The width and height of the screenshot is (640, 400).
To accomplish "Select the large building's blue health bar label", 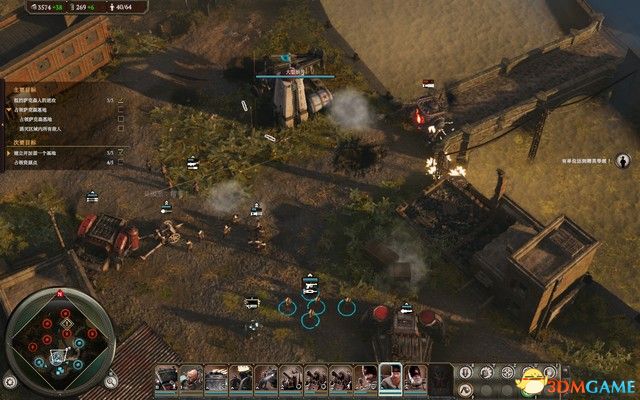I will point(288,72).
